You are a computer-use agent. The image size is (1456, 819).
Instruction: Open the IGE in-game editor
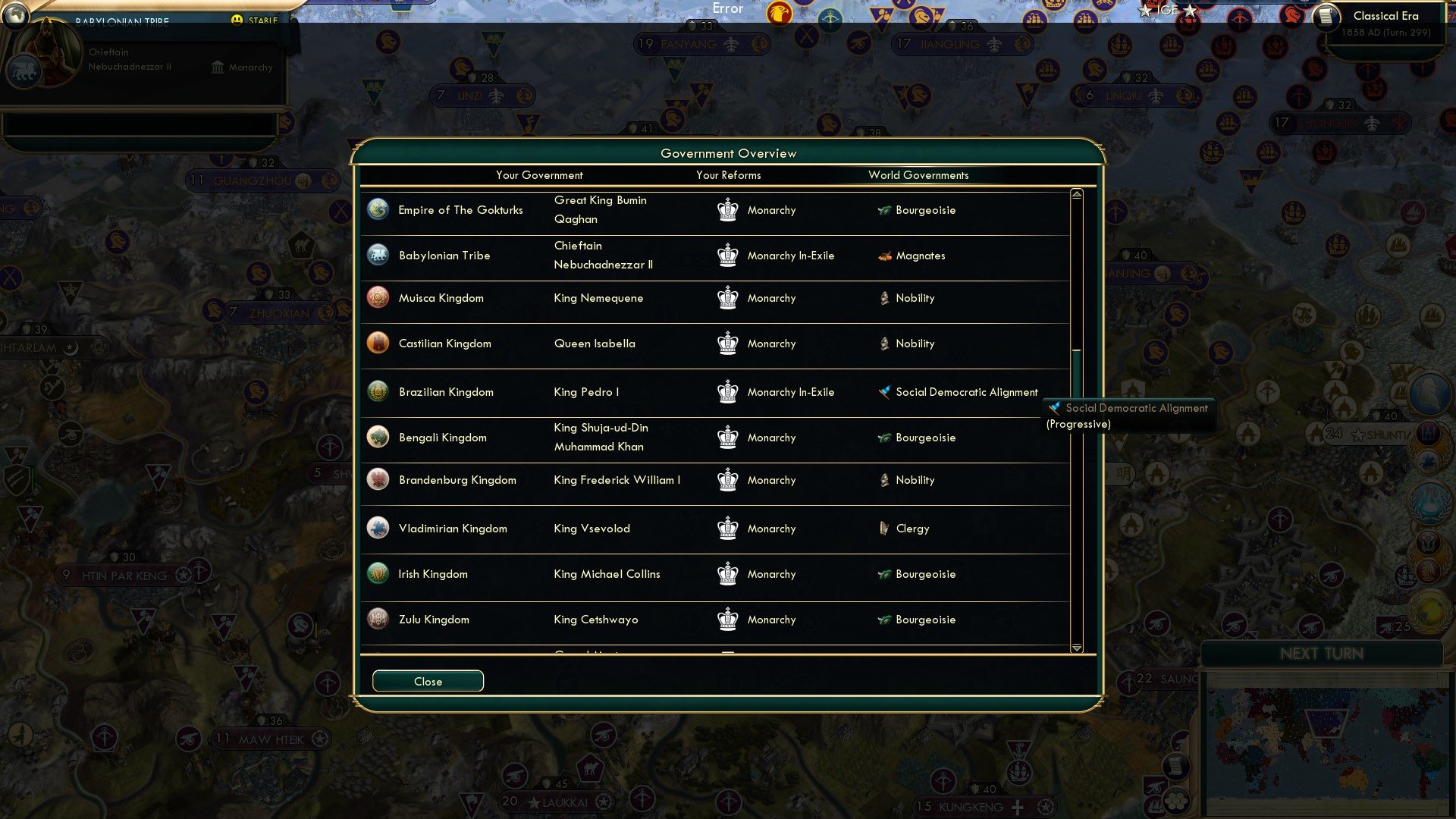1167,10
